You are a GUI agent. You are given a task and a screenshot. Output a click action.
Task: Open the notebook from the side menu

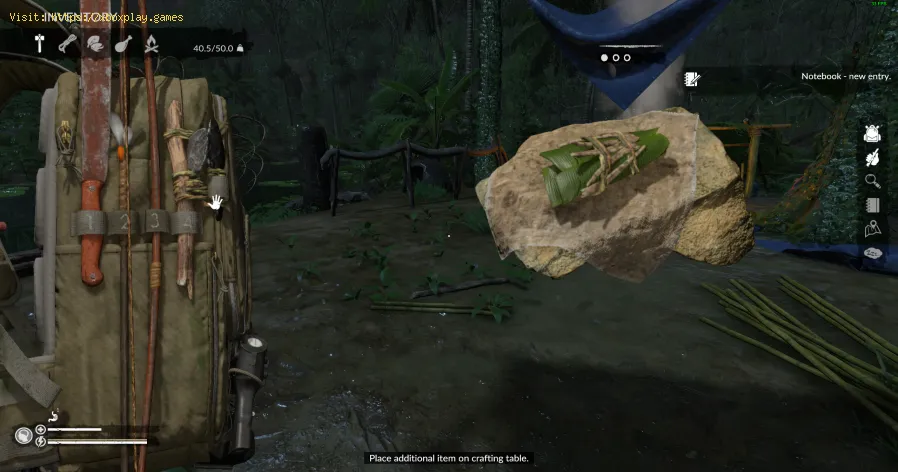coord(872,205)
